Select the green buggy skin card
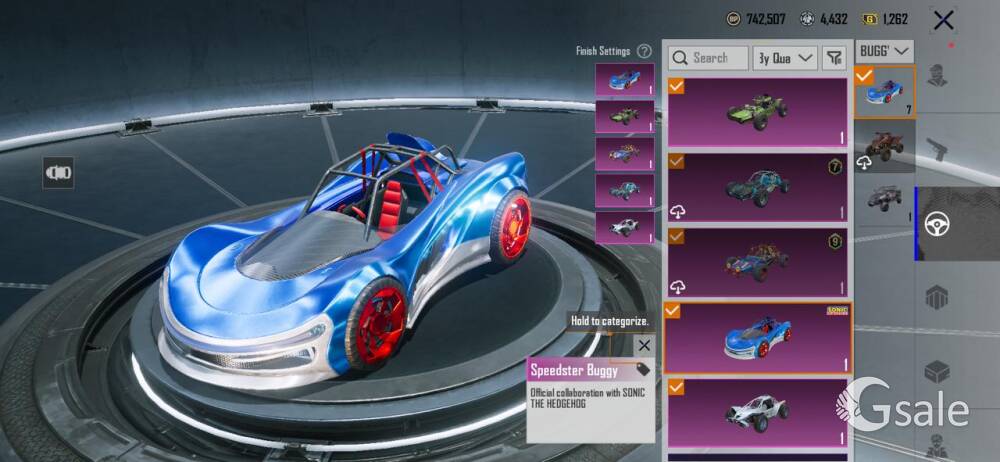 pyautogui.click(x=757, y=111)
